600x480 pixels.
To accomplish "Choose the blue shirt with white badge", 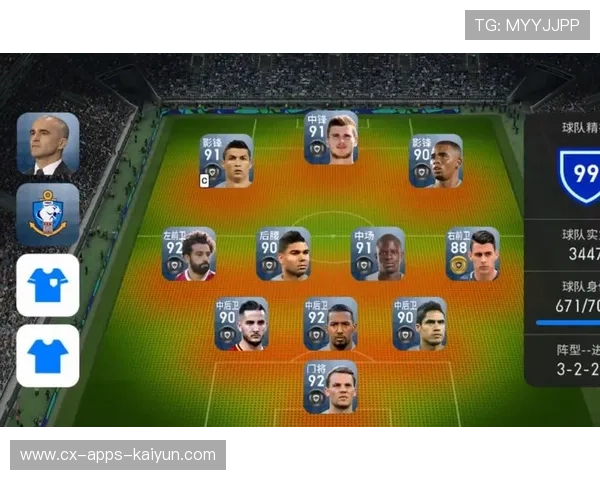I will [x=47, y=285].
